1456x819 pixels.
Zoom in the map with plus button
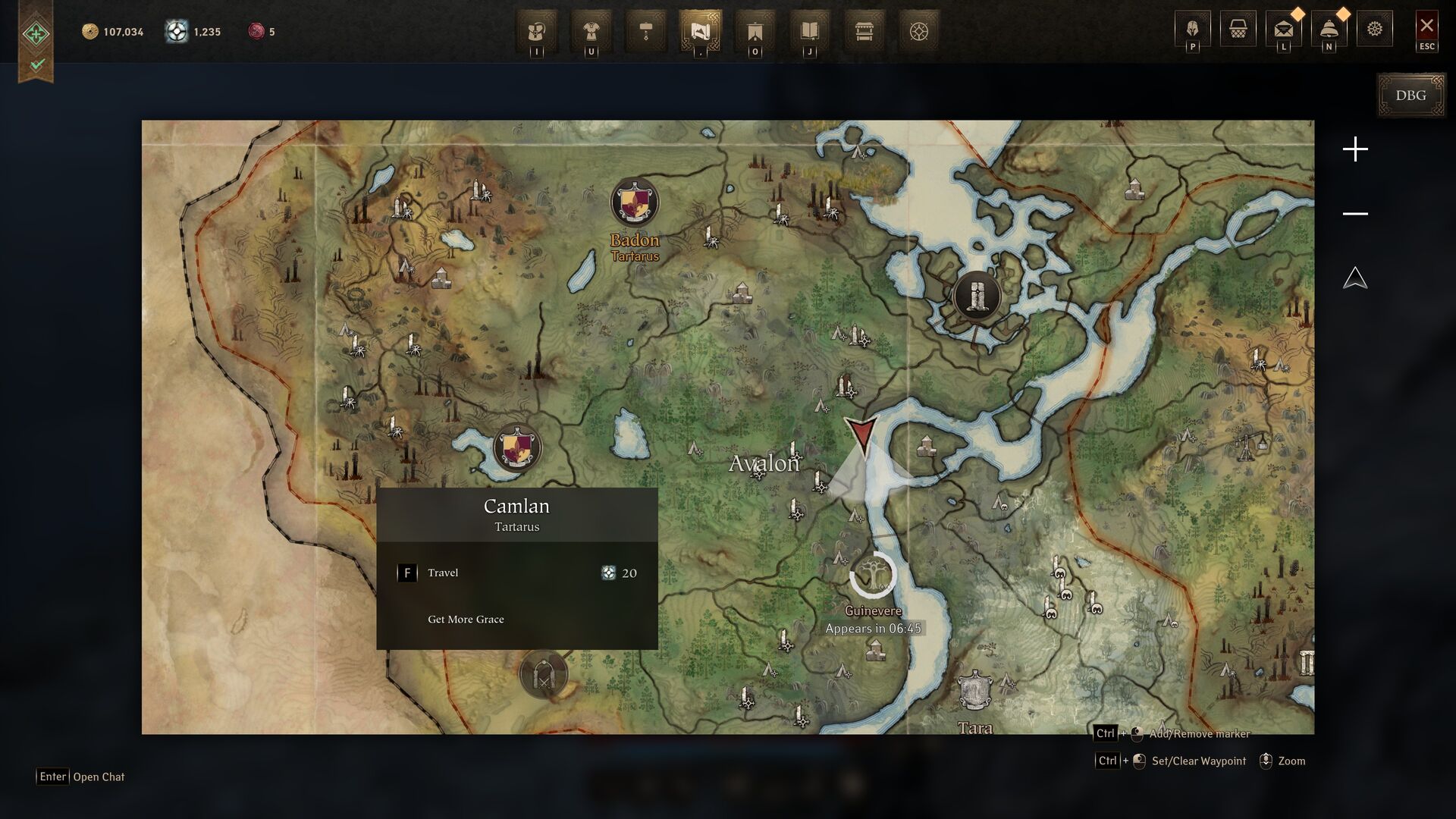[1355, 149]
